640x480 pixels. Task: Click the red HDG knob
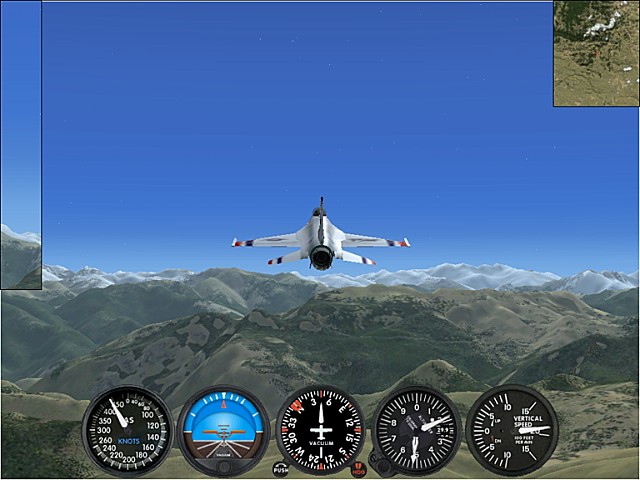tap(359, 469)
